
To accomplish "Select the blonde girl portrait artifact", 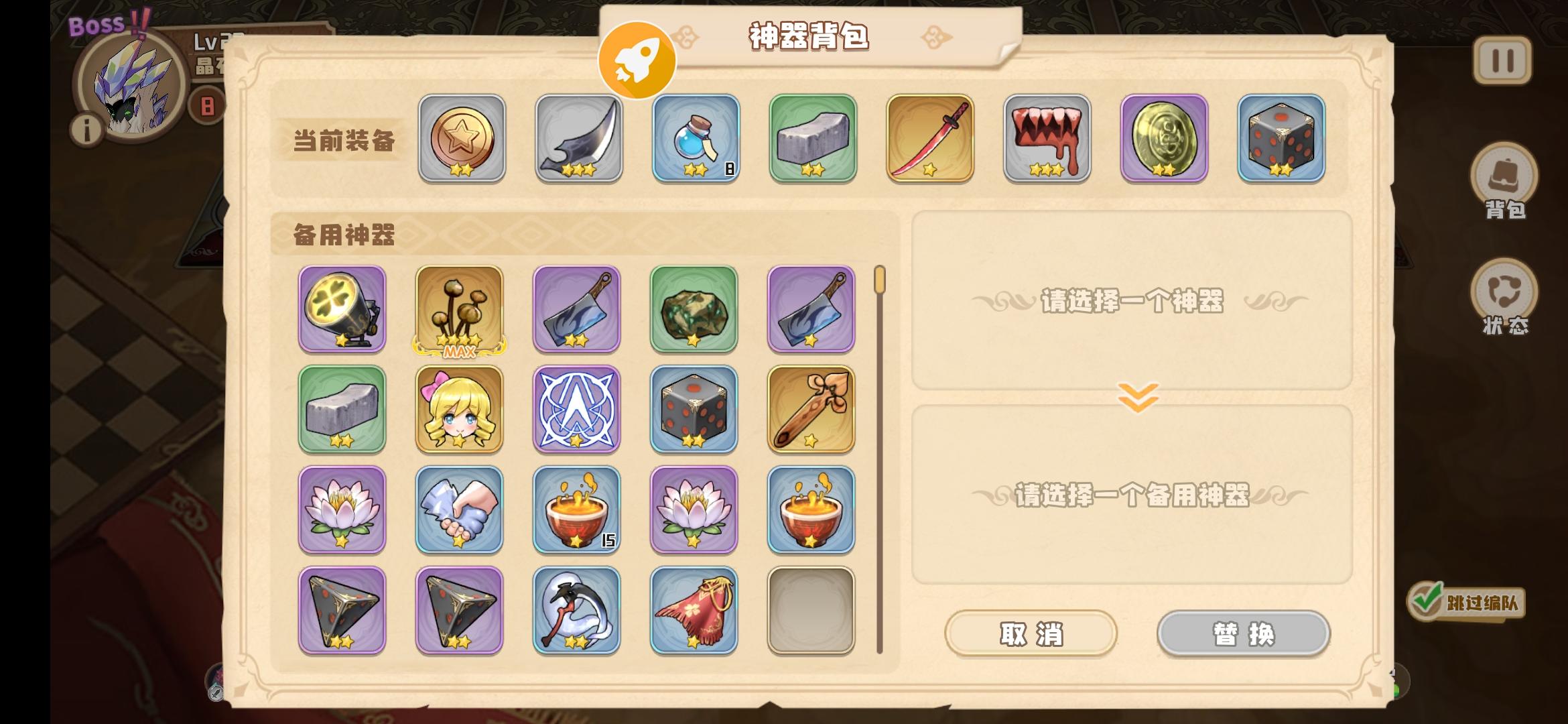I will [460, 410].
